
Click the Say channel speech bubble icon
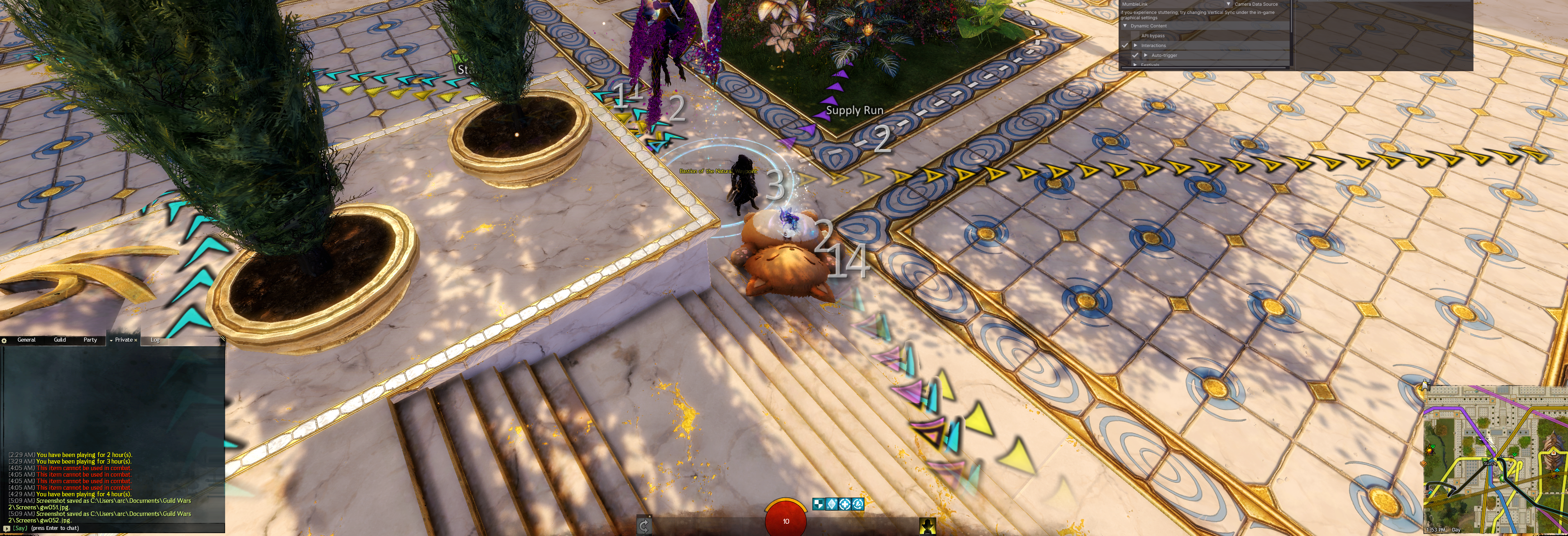(x=6, y=528)
